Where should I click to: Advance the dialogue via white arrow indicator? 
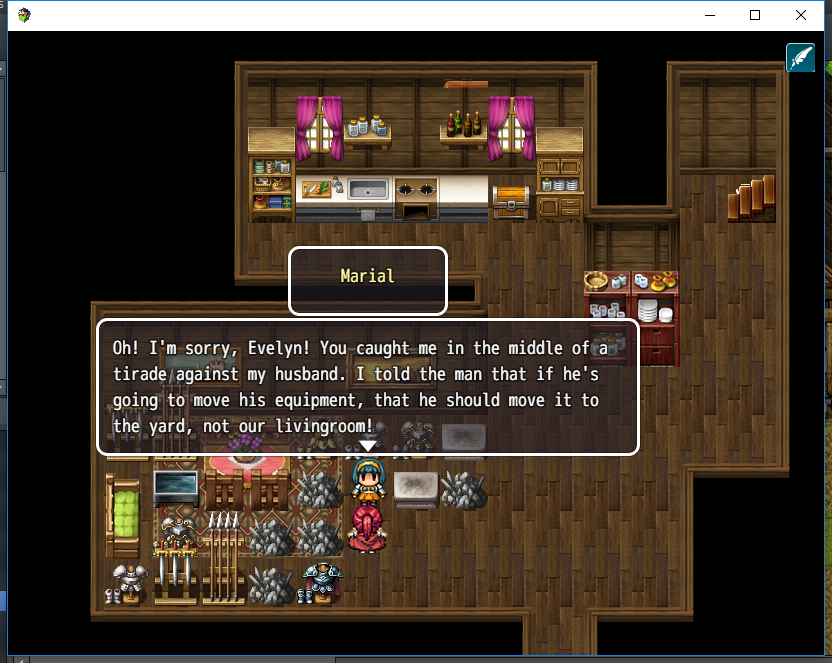pos(368,446)
